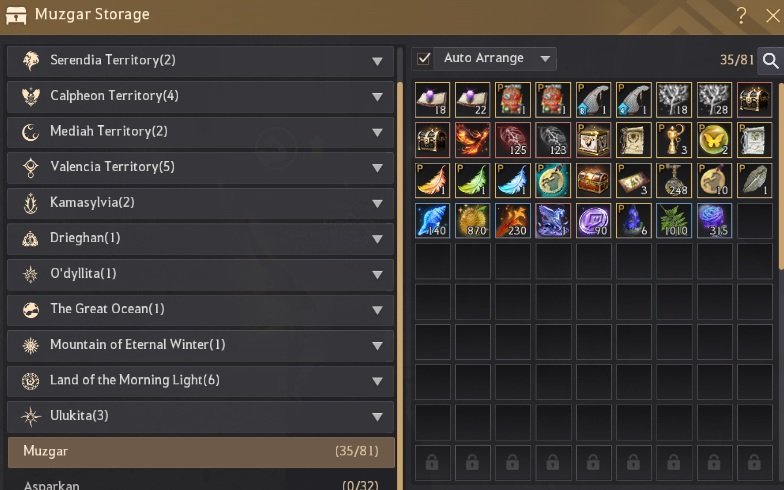
Task: Toggle the Auto Arrange checkbox
Action: pos(424,59)
